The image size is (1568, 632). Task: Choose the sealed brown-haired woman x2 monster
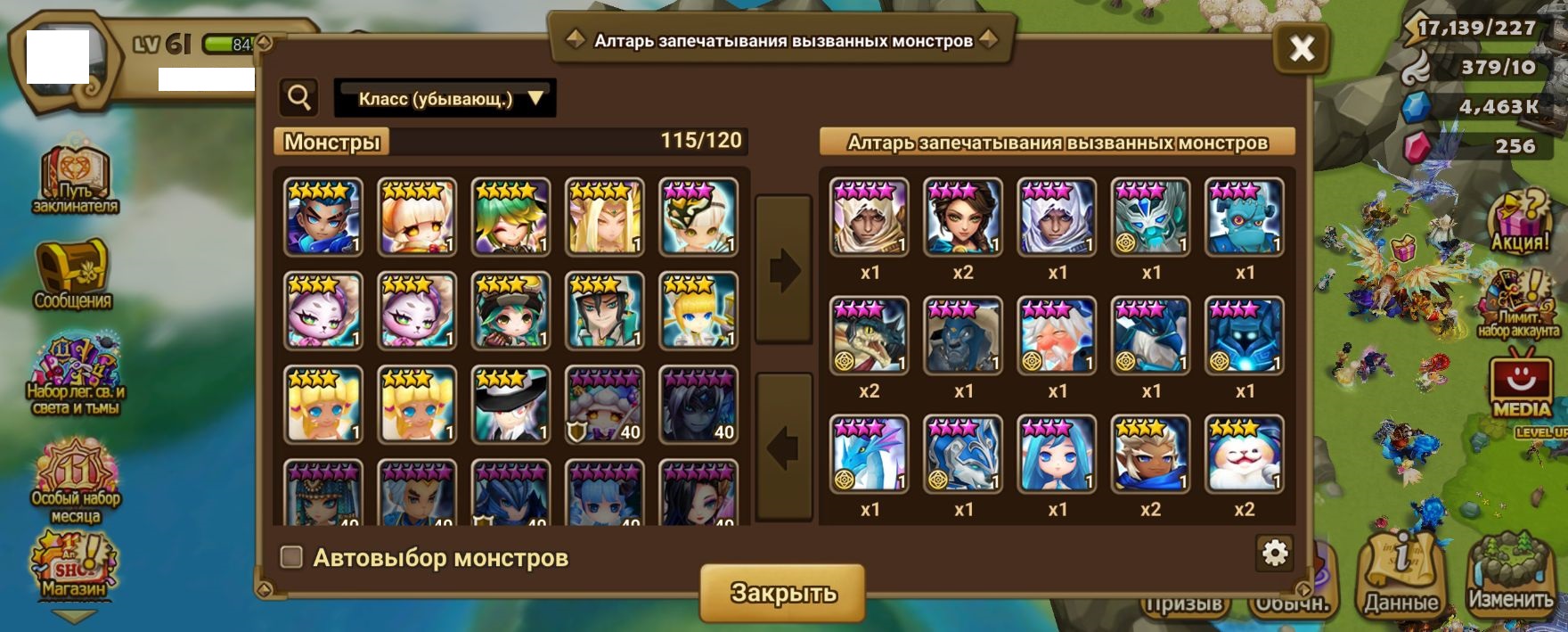[963, 218]
